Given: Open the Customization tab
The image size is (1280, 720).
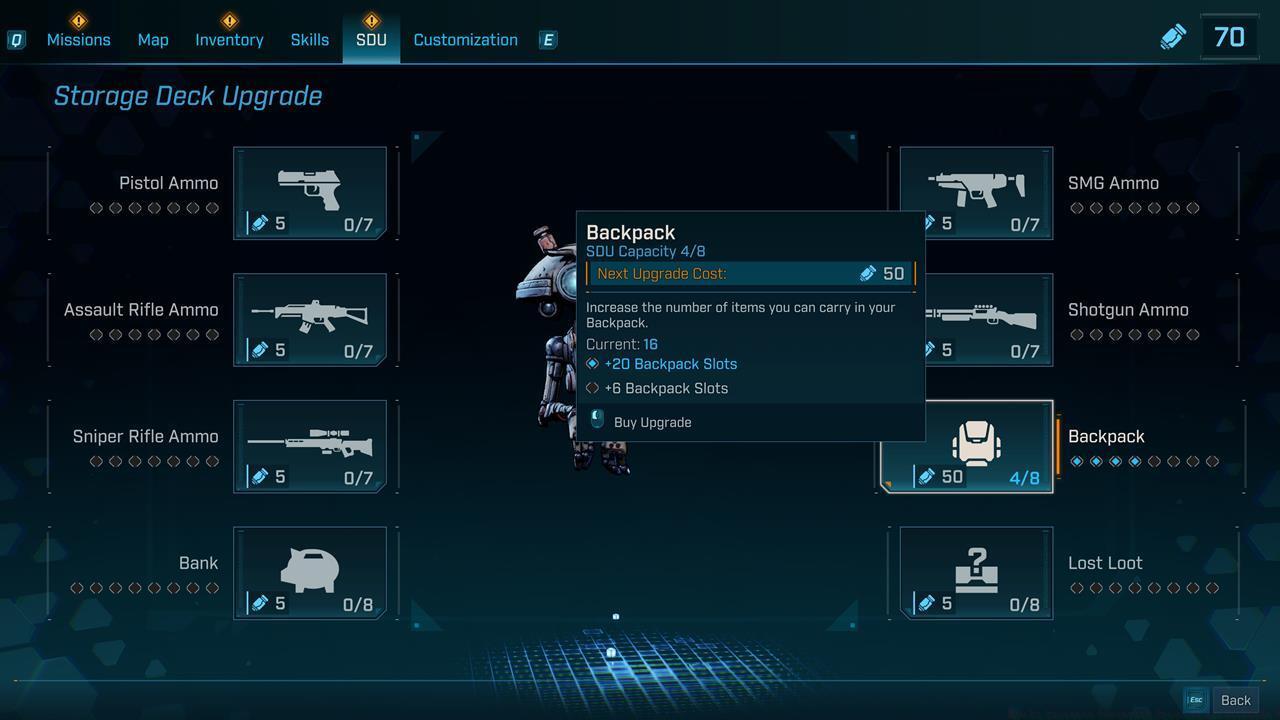Looking at the screenshot, I should point(465,40).
